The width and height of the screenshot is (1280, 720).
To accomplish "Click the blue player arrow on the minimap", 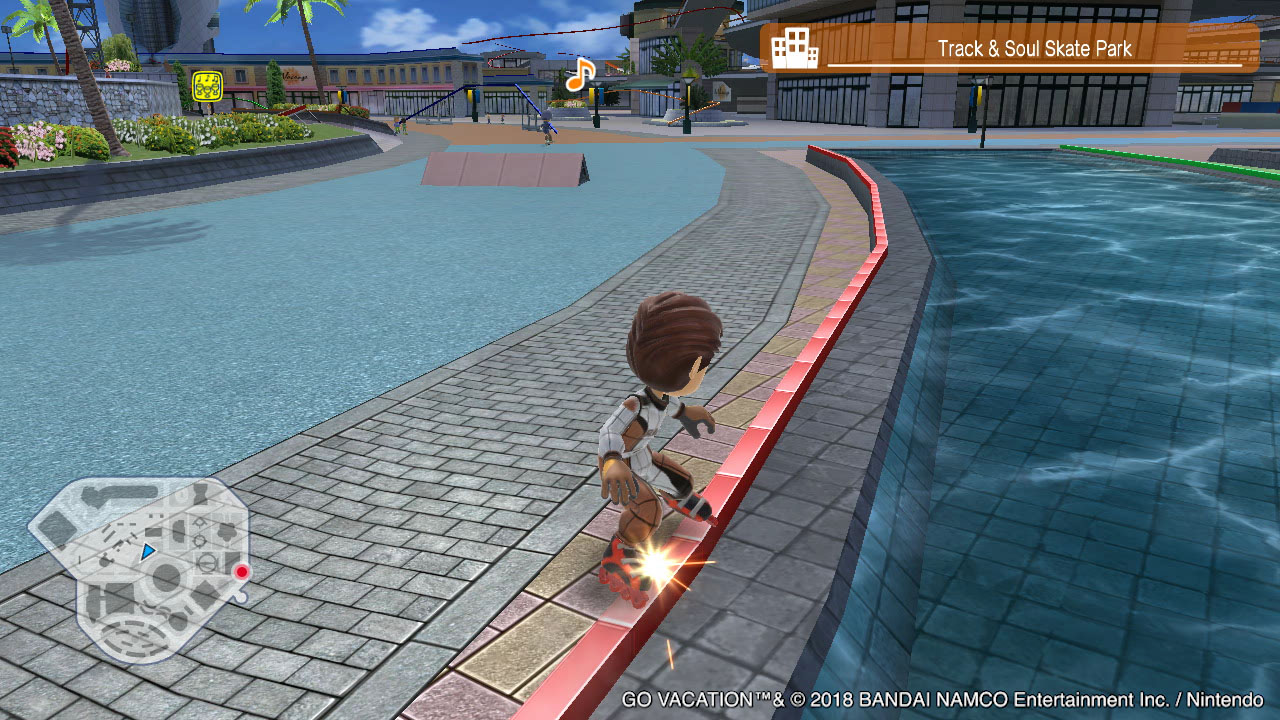I will tap(149, 550).
